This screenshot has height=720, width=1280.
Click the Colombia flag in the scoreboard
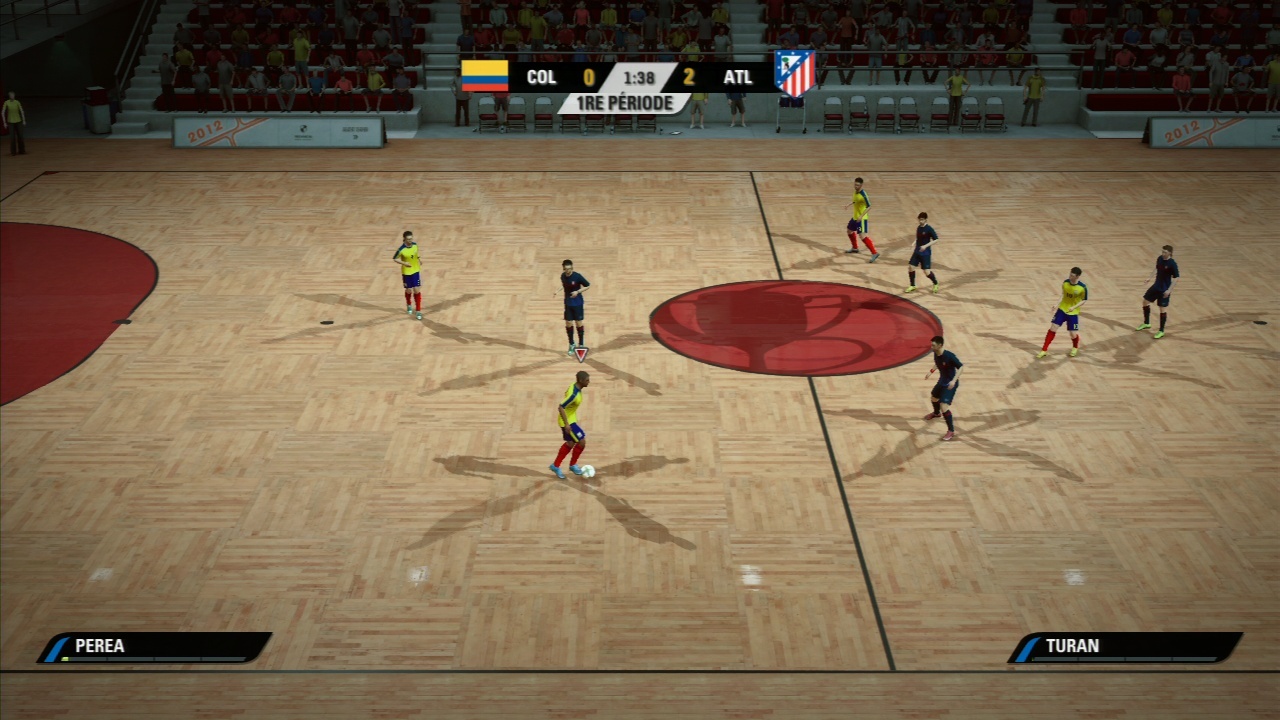[x=485, y=76]
